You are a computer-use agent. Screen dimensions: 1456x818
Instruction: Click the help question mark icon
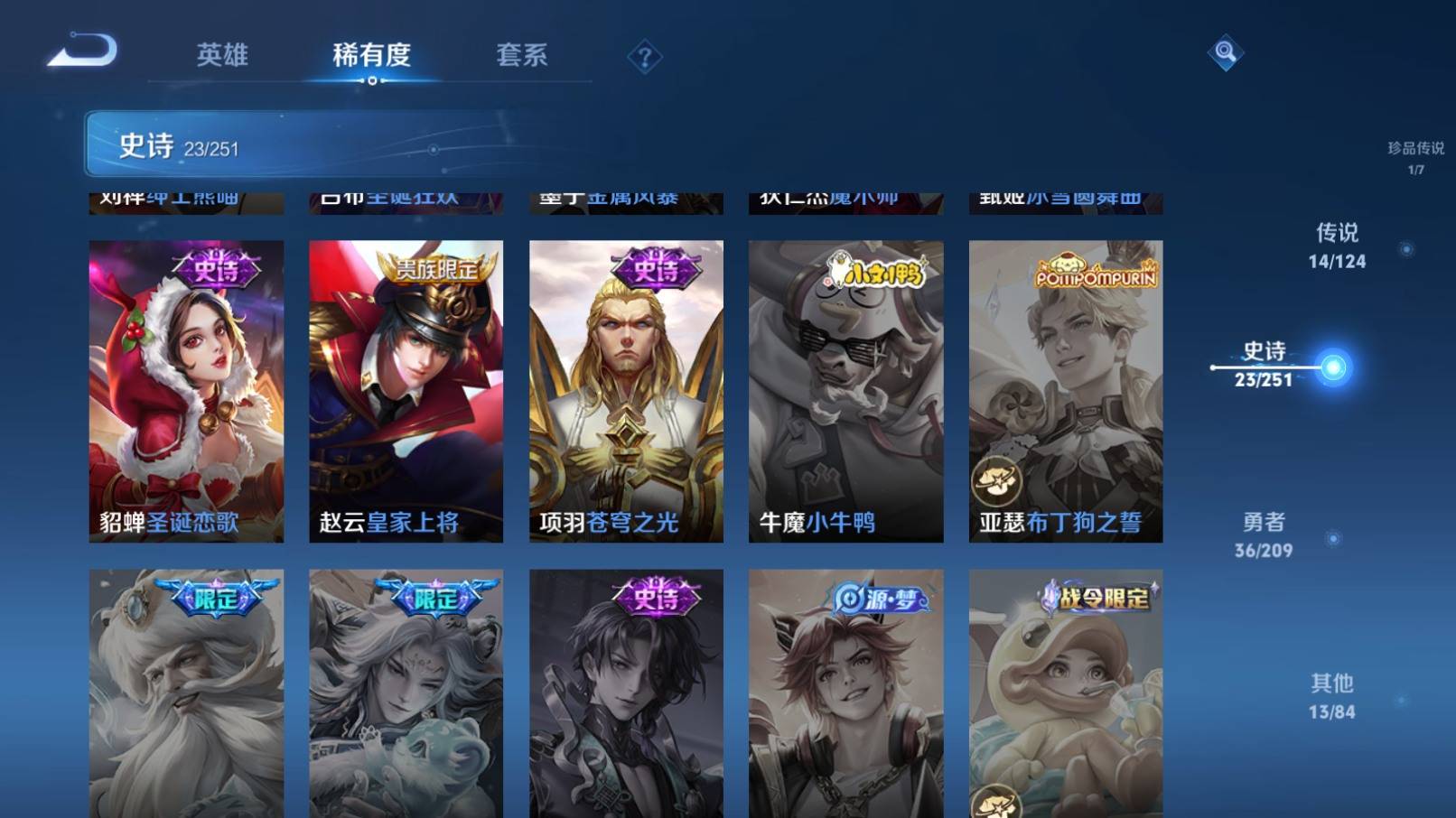644,57
